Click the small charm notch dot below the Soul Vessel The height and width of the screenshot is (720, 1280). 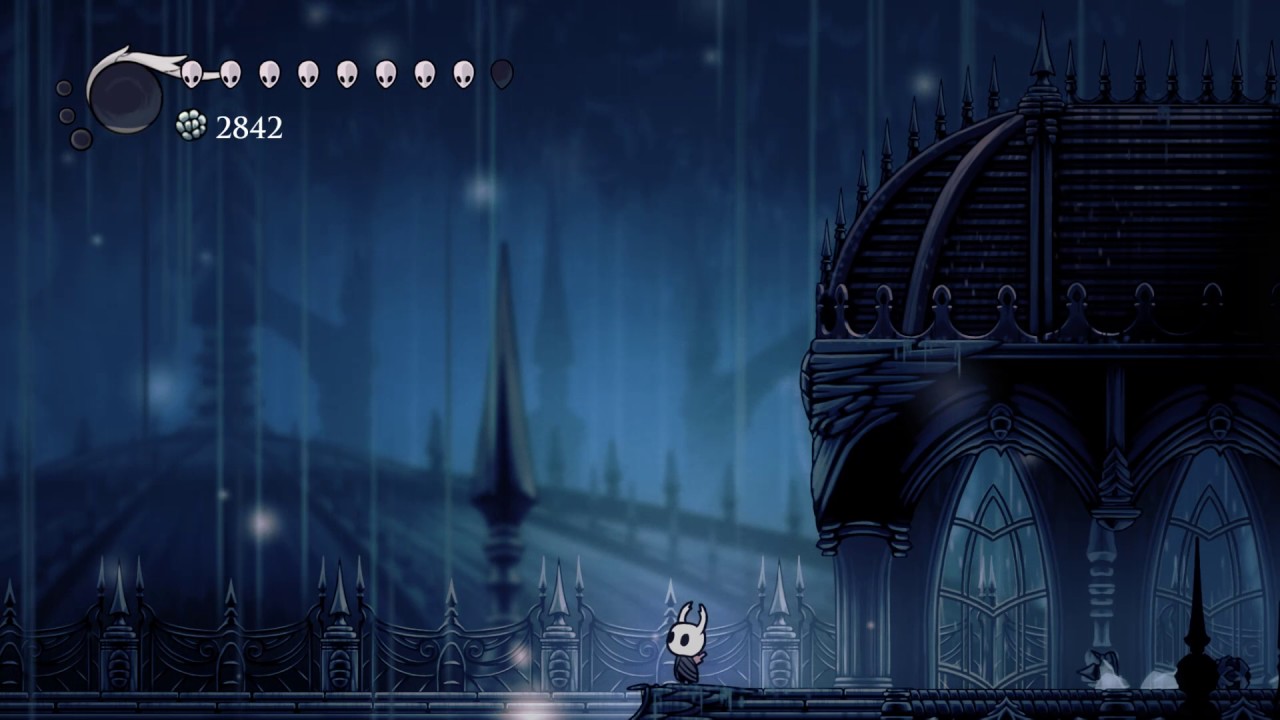click(79, 137)
